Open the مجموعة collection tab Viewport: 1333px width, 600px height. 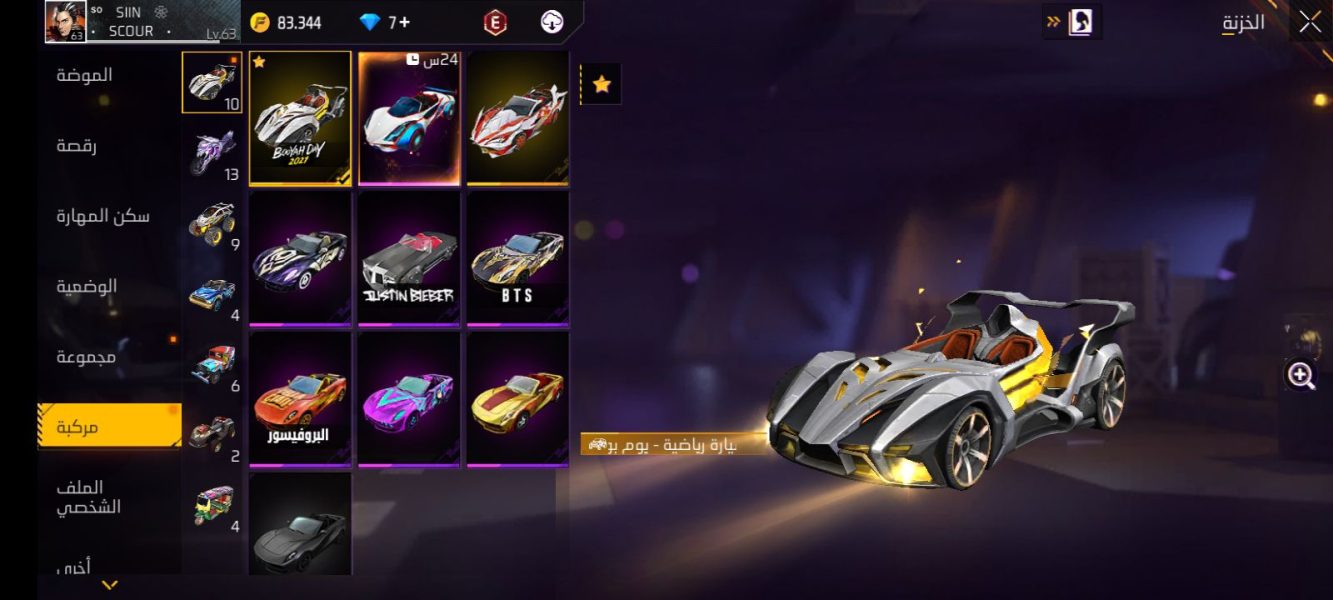(86, 357)
